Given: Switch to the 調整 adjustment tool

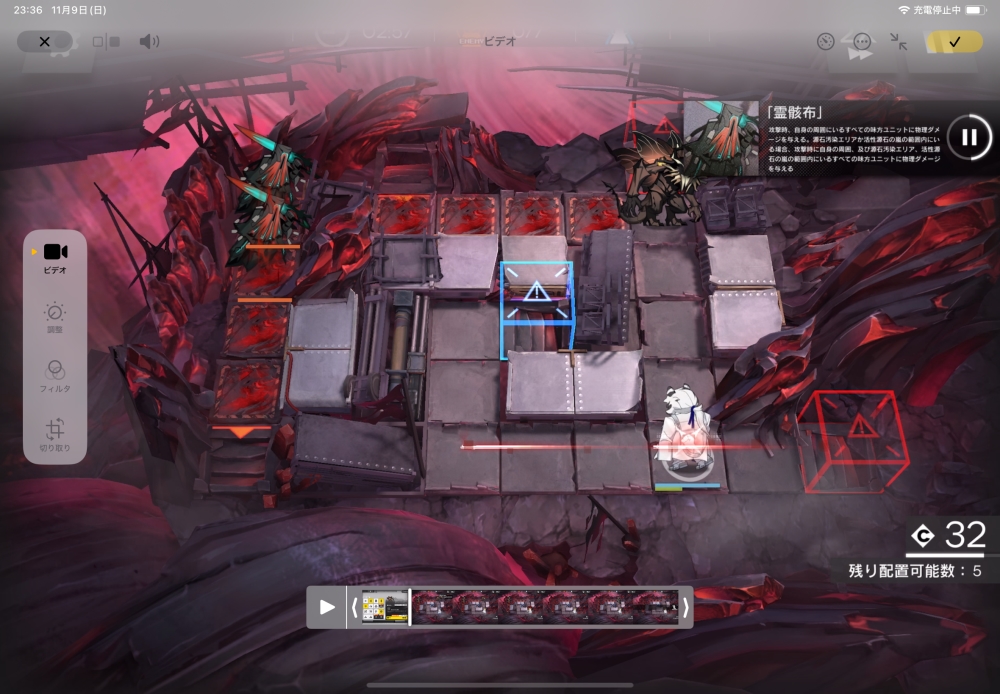Looking at the screenshot, I should [55, 318].
